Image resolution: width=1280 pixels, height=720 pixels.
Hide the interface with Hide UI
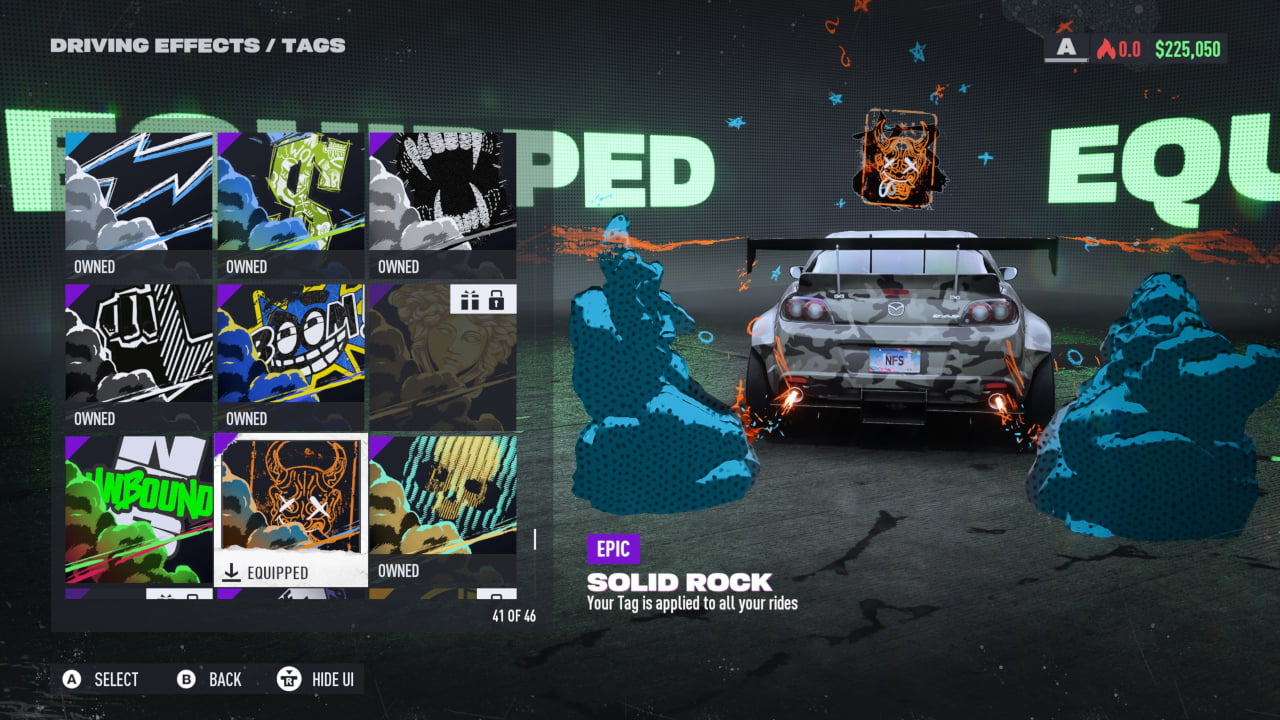tap(317, 680)
